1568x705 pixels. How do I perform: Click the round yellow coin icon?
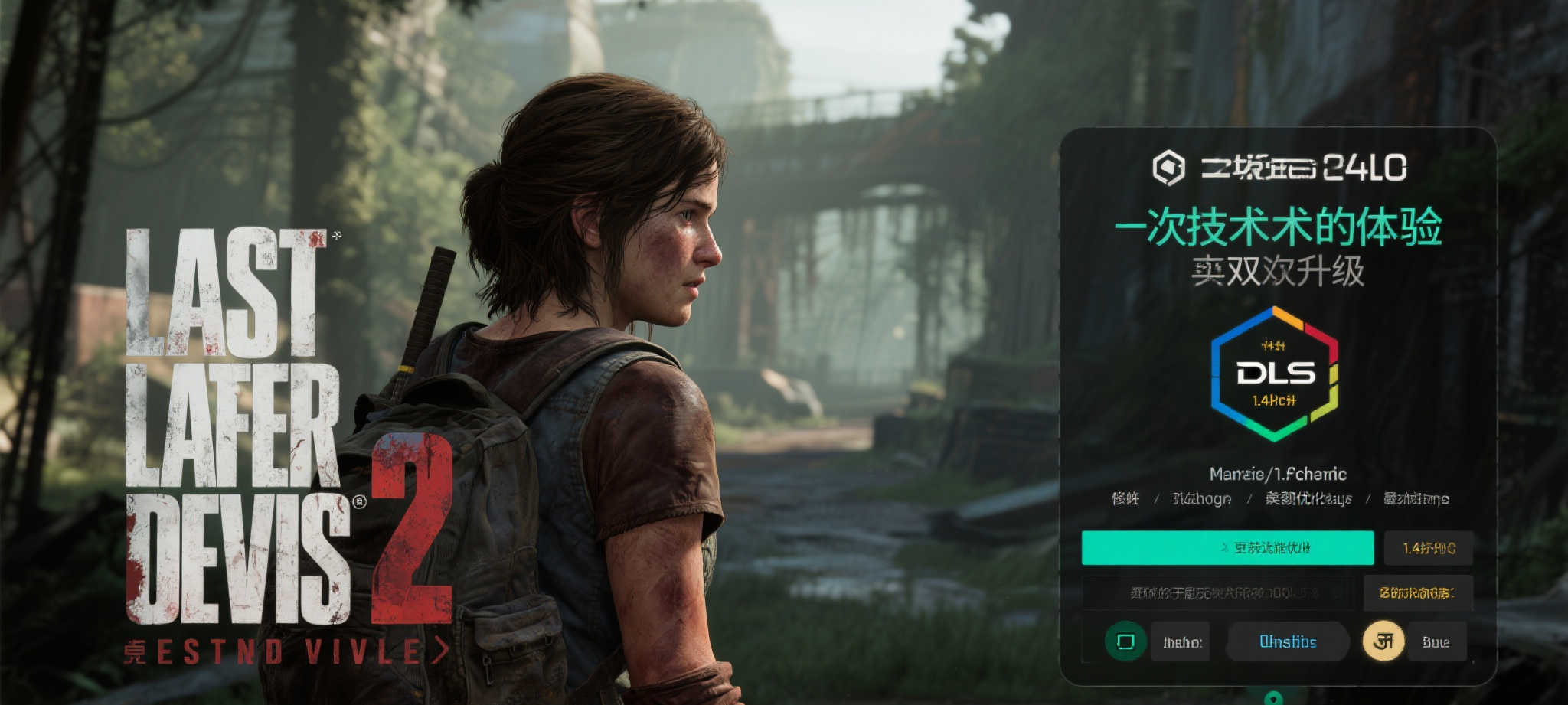1383,641
